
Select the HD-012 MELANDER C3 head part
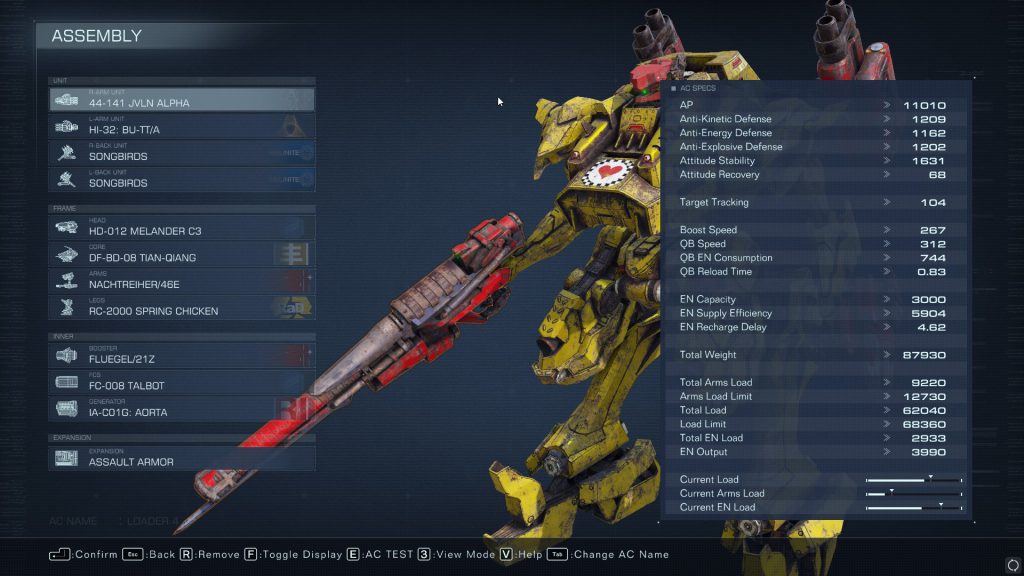pos(182,227)
